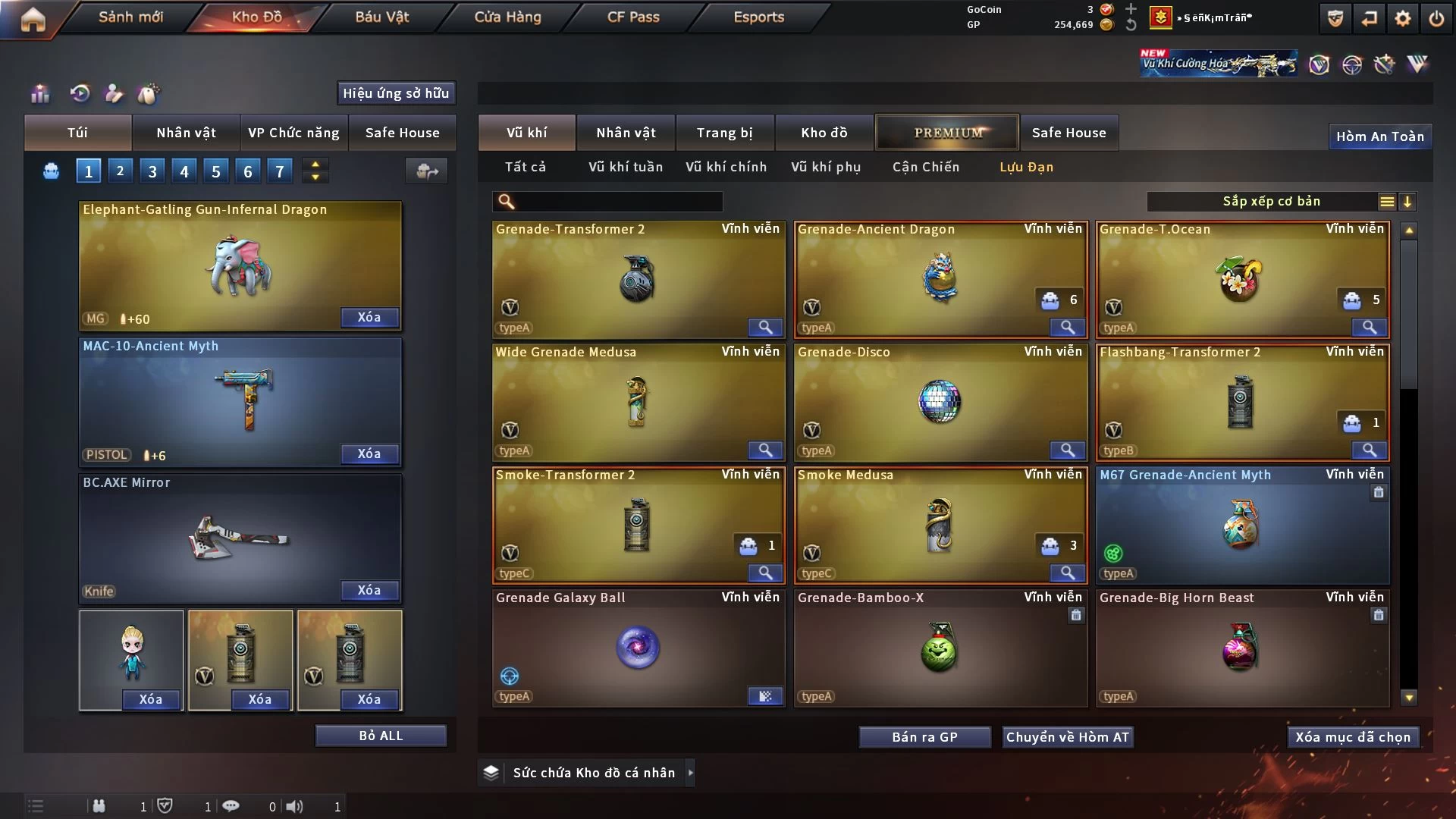Screen dimensions: 1456x819
Task: Remove the MAC-10-Ancient Myth with Xóa
Action: [369, 453]
